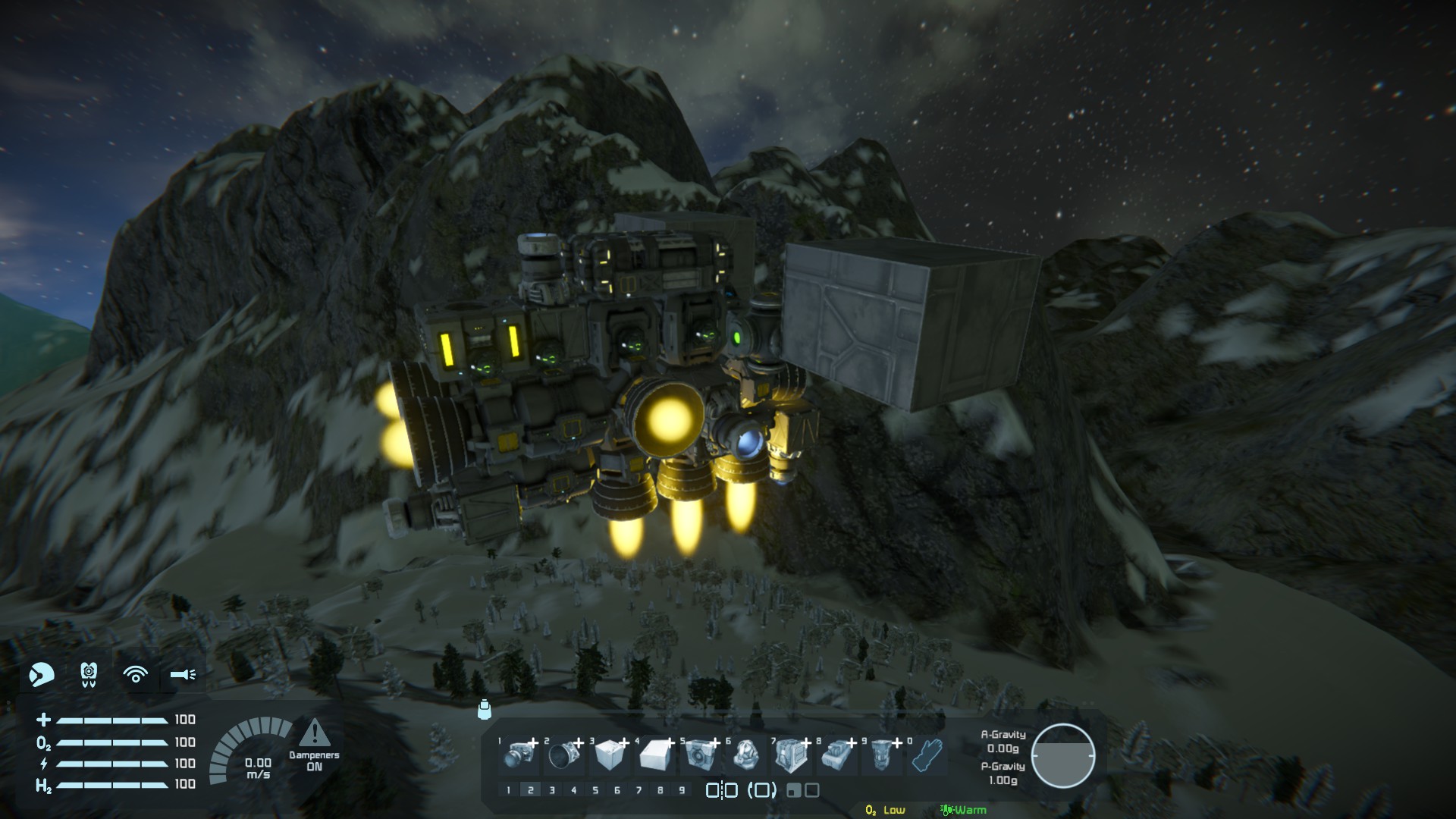Select the round machine block in slot 6
The image size is (1456, 819).
[745, 755]
